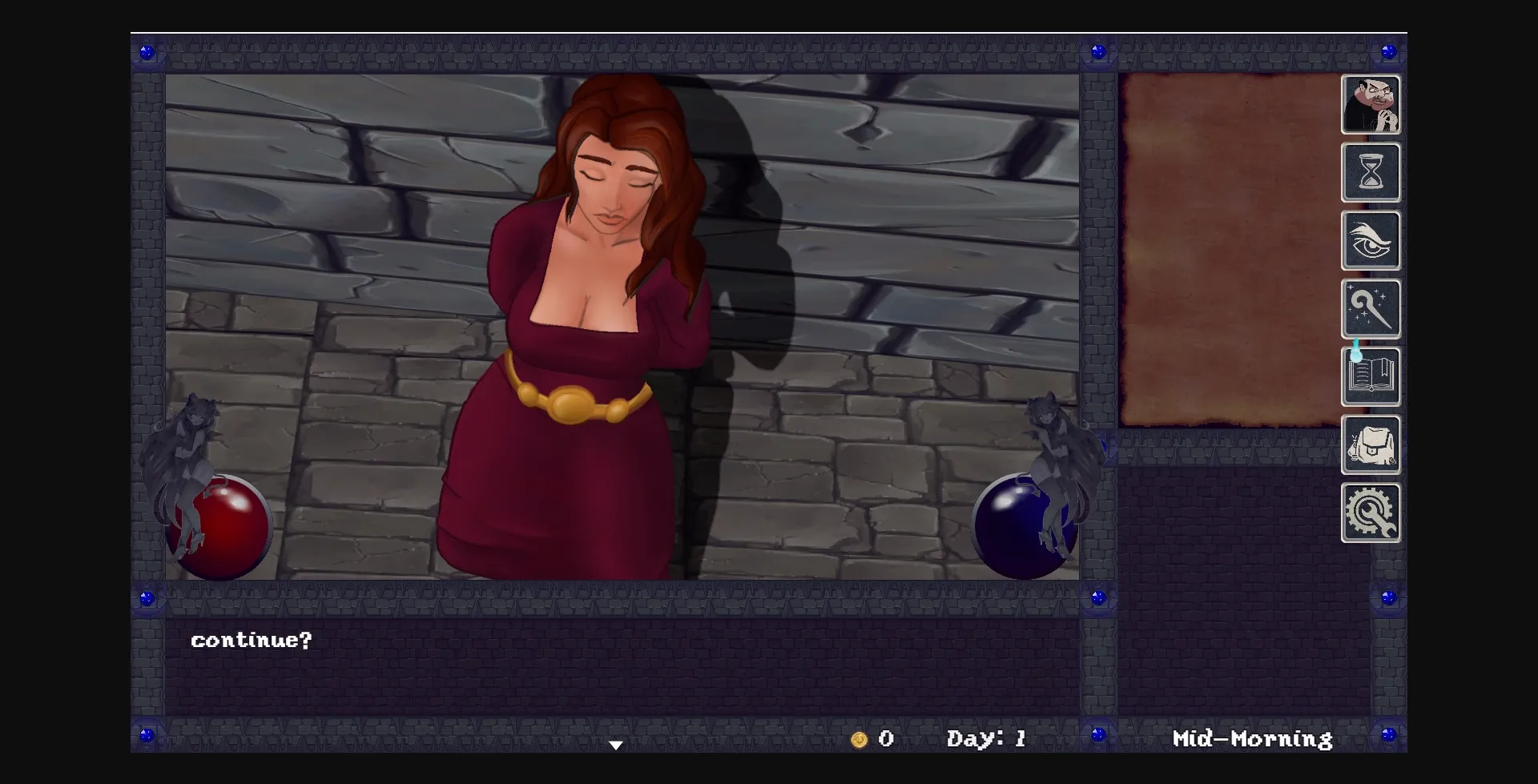
Task: Select the hourglass to pass time
Action: (1371, 173)
